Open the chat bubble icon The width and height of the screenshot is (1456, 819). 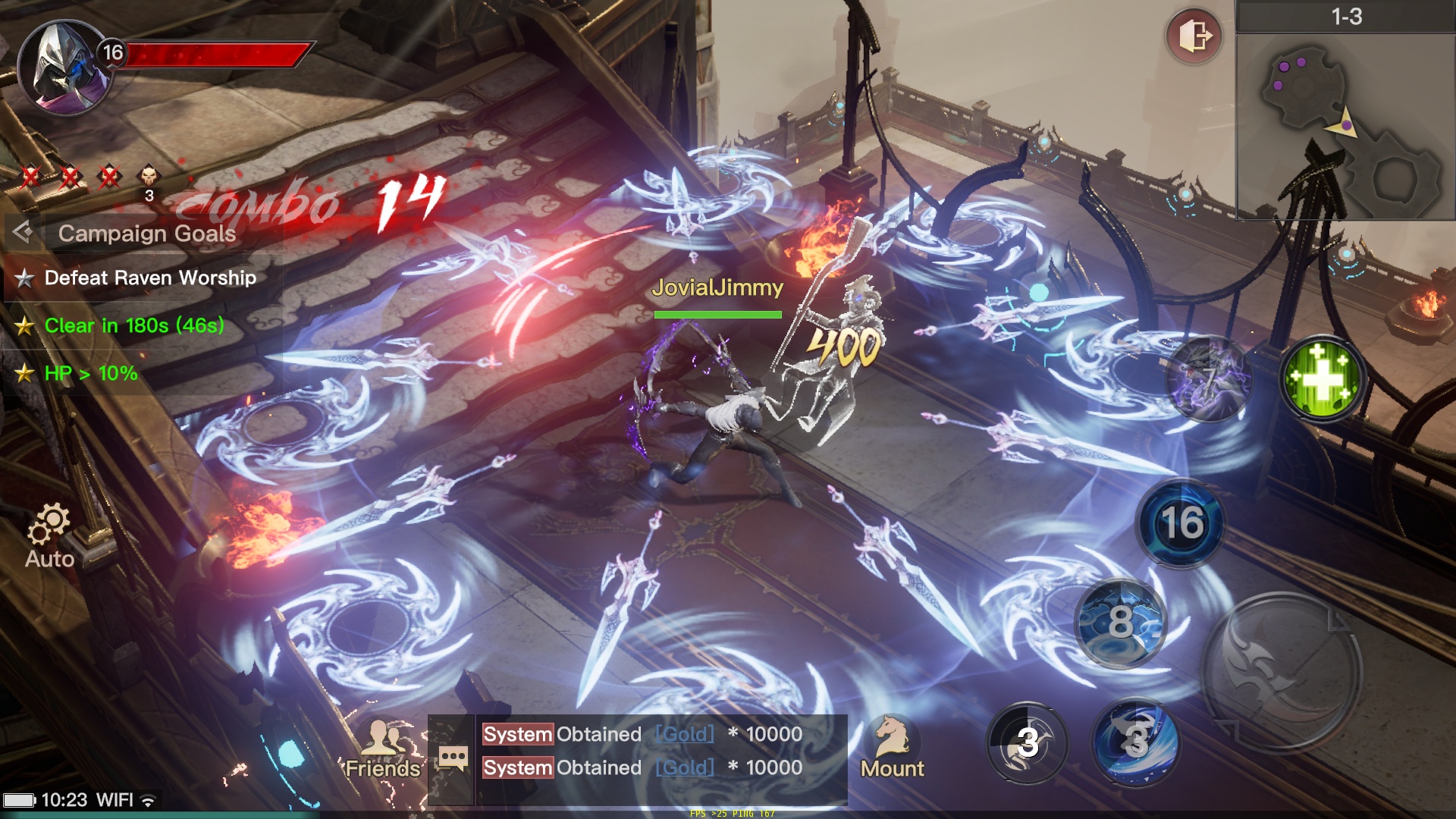(453, 757)
